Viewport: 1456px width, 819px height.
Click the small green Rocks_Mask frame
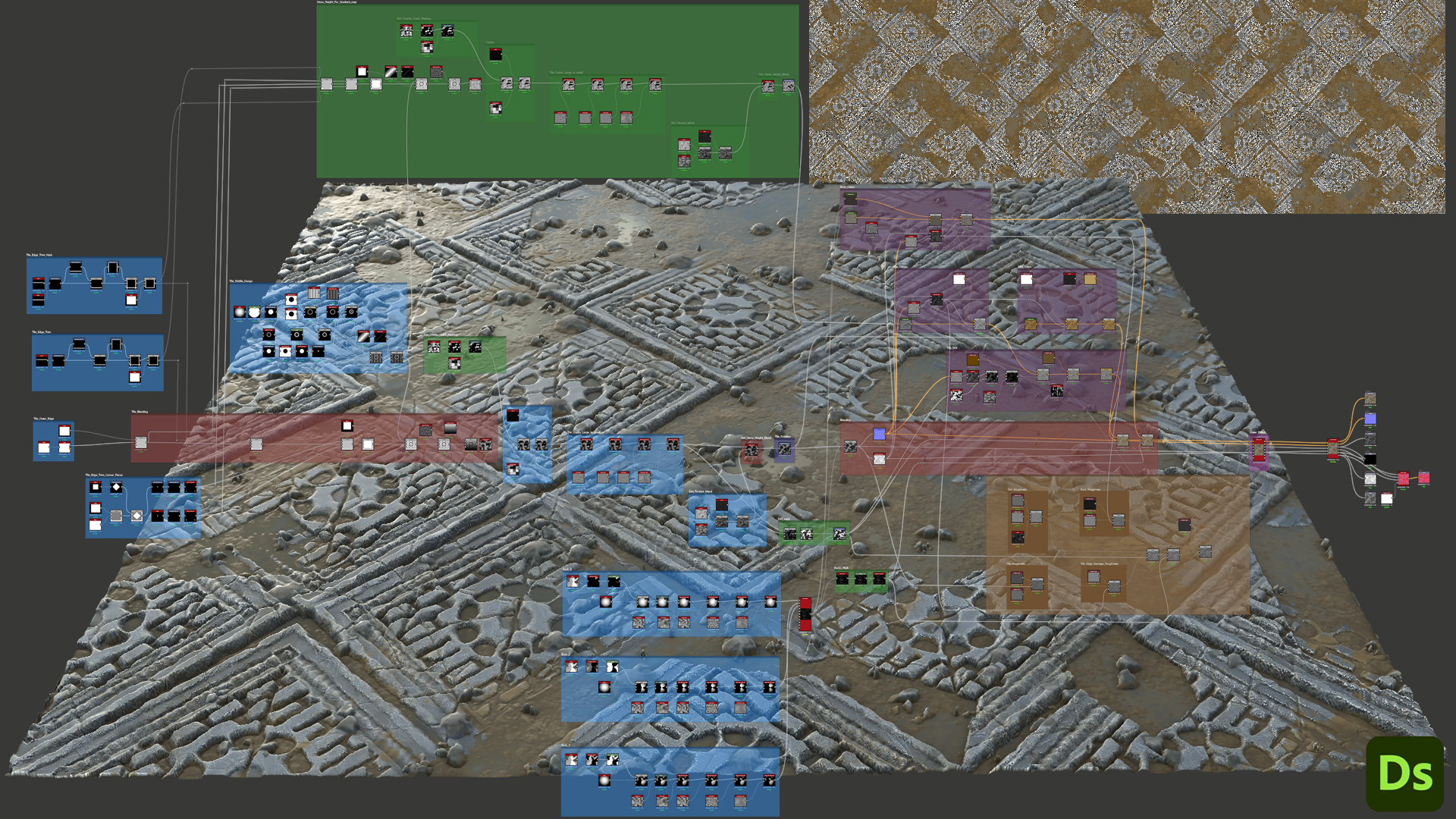click(861, 580)
